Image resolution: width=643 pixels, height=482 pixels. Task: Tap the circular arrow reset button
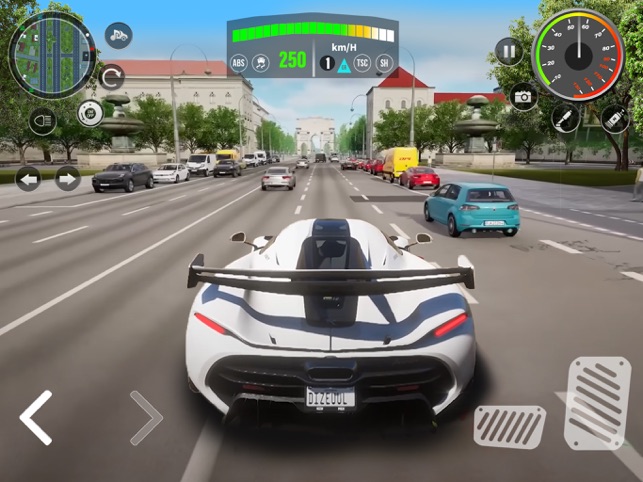(111, 77)
